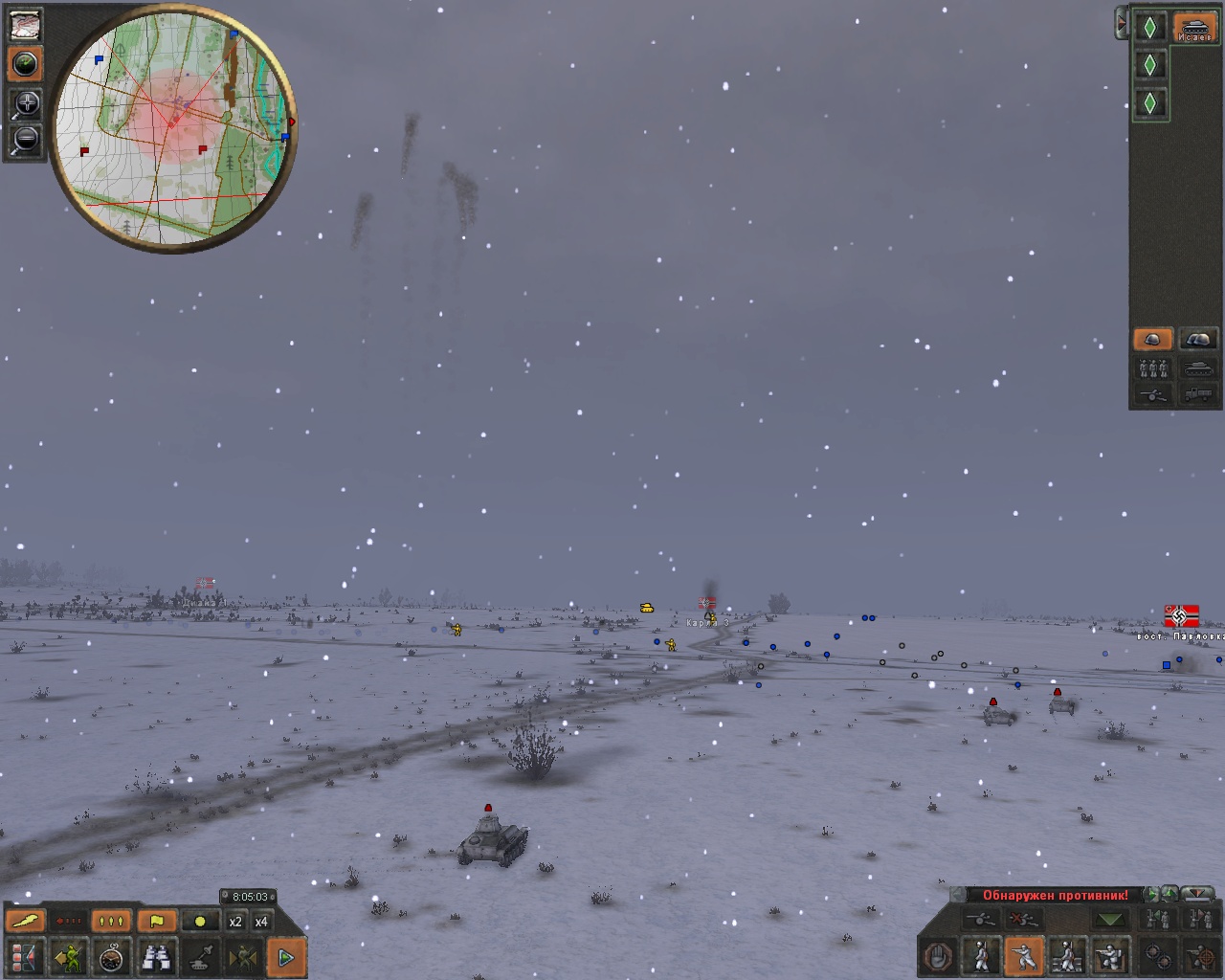Activate the binoculars view button
Viewport: 1225px width, 980px height.
point(156,956)
